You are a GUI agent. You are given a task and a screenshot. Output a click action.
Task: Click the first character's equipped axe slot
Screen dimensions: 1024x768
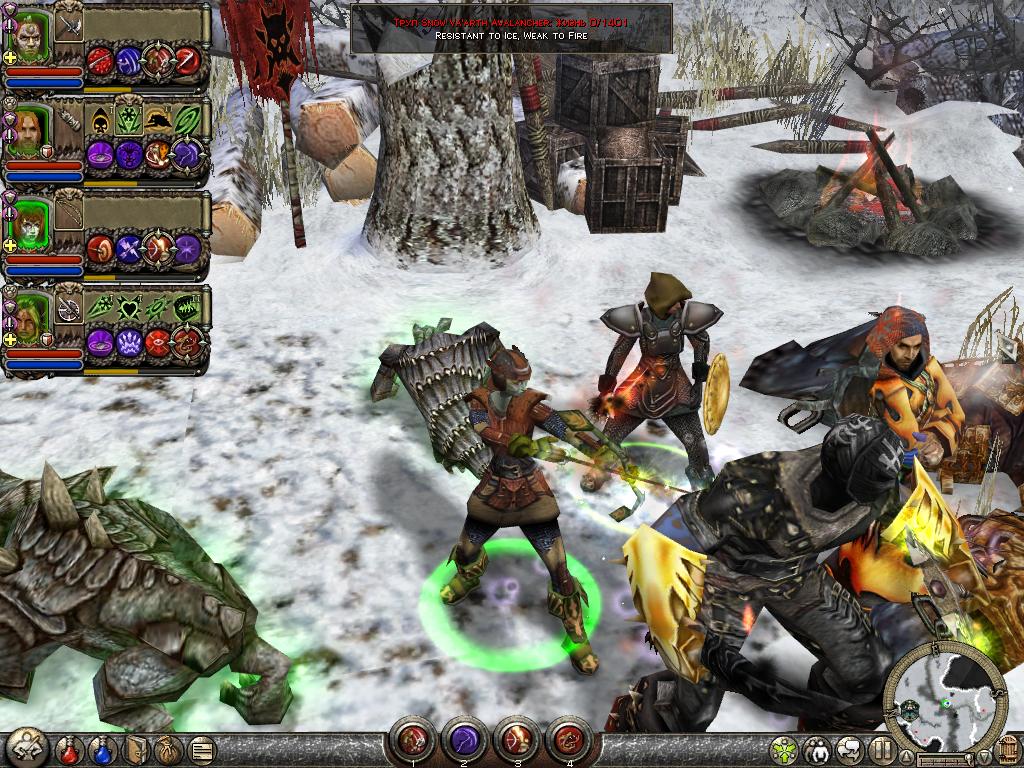(x=69, y=26)
